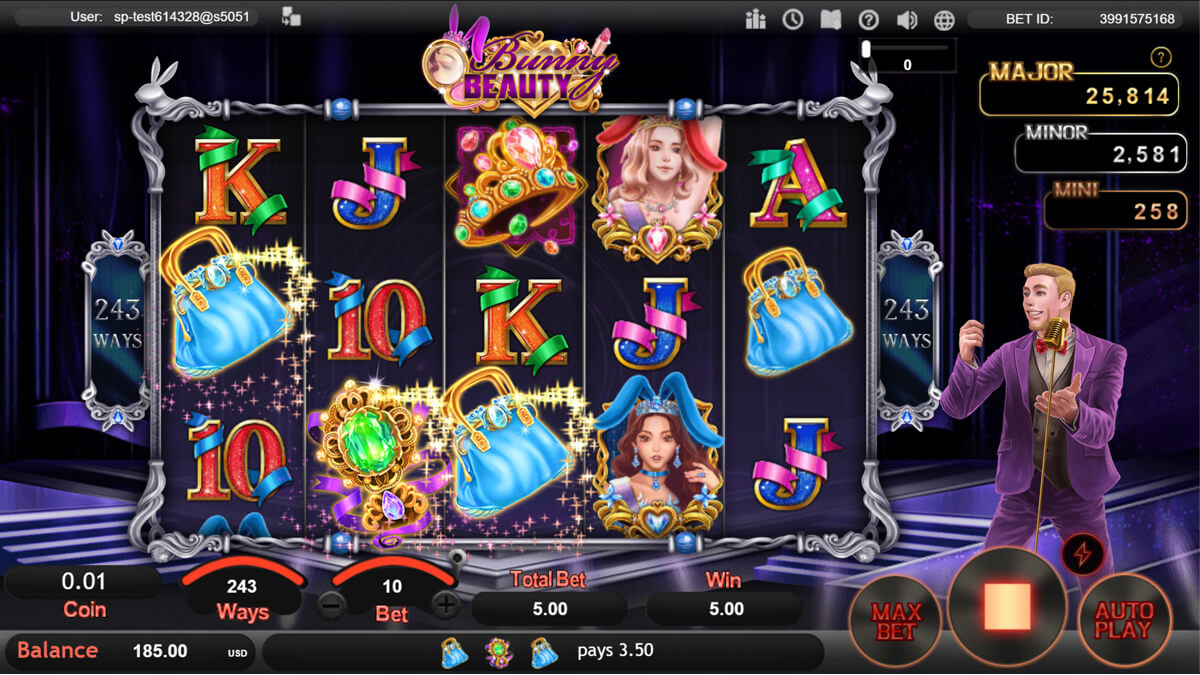This screenshot has width=1200, height=675.
Task: Open the leaderboard podium icon
Action: (x=755, y=19)
